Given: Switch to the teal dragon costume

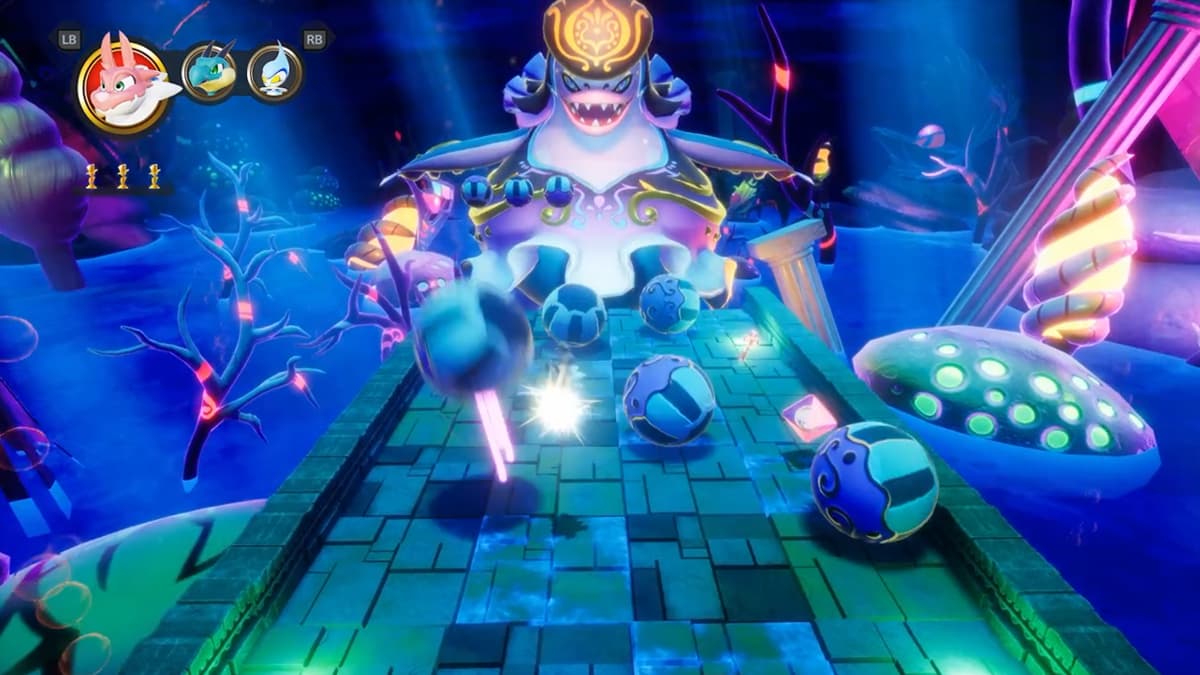Looking at the screenshot, I should (x=210, y=72).
